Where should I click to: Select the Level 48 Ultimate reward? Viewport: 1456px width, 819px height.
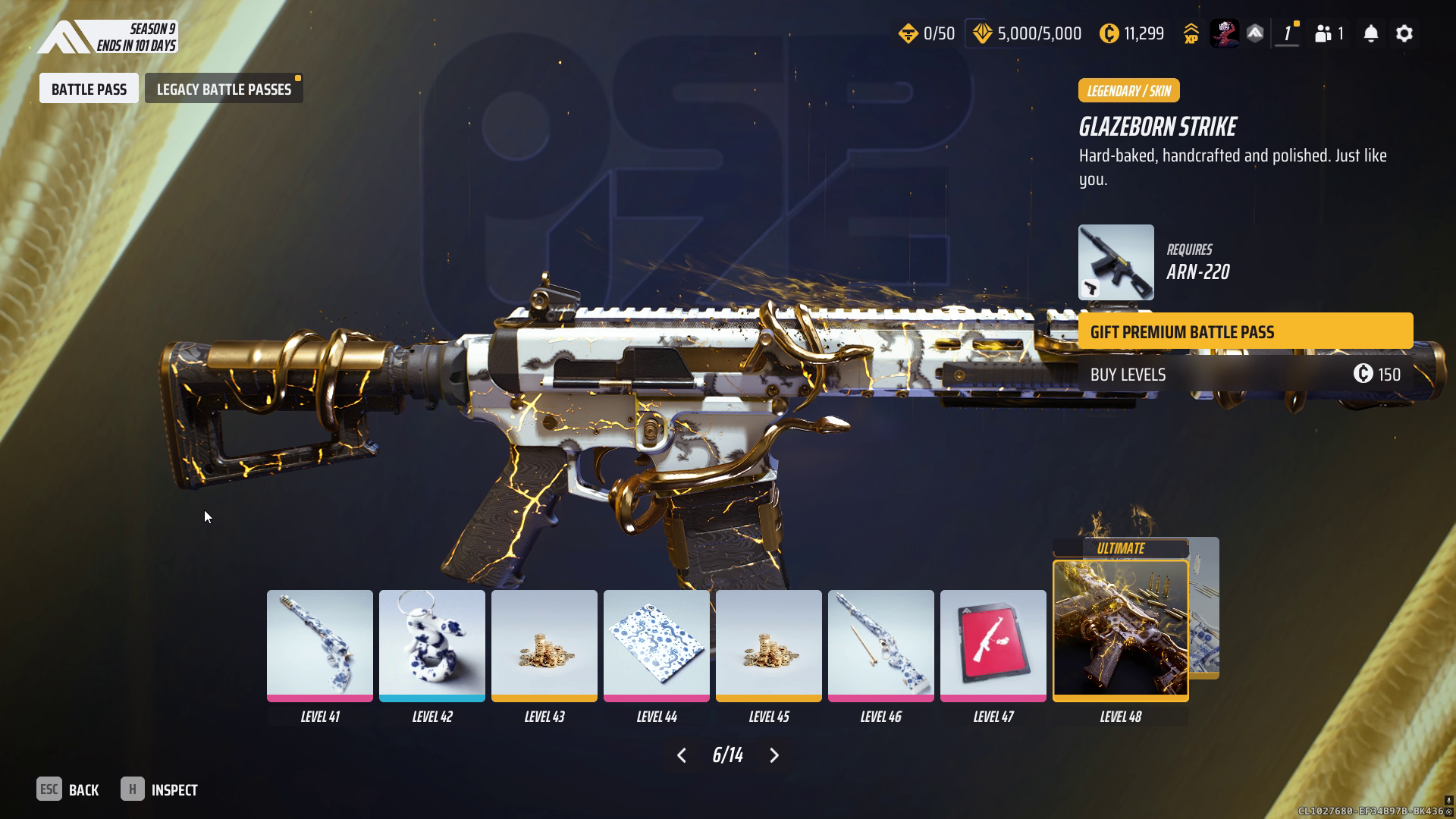click(1120, 629)
